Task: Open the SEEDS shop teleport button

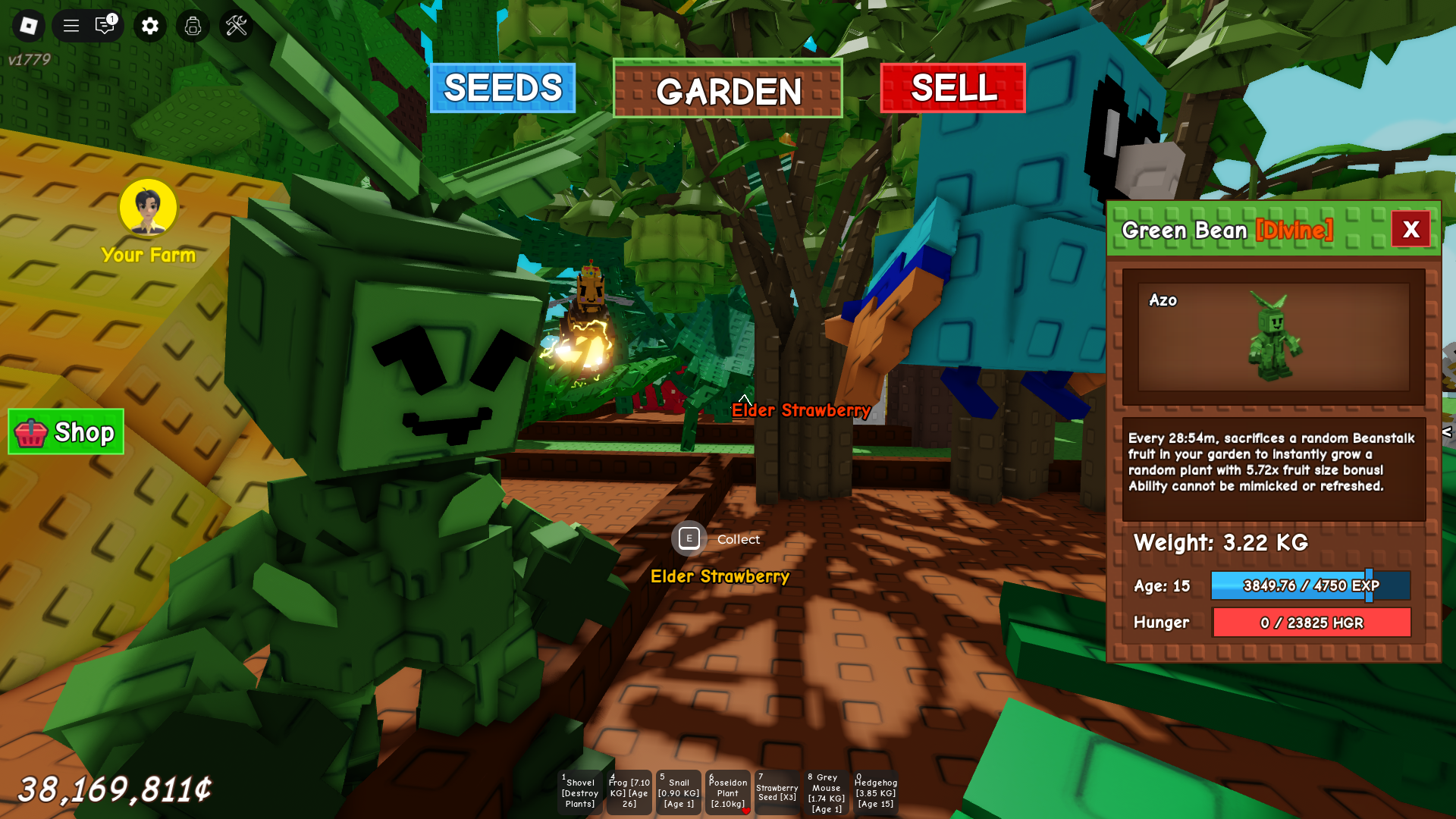Action: [502, 88]
